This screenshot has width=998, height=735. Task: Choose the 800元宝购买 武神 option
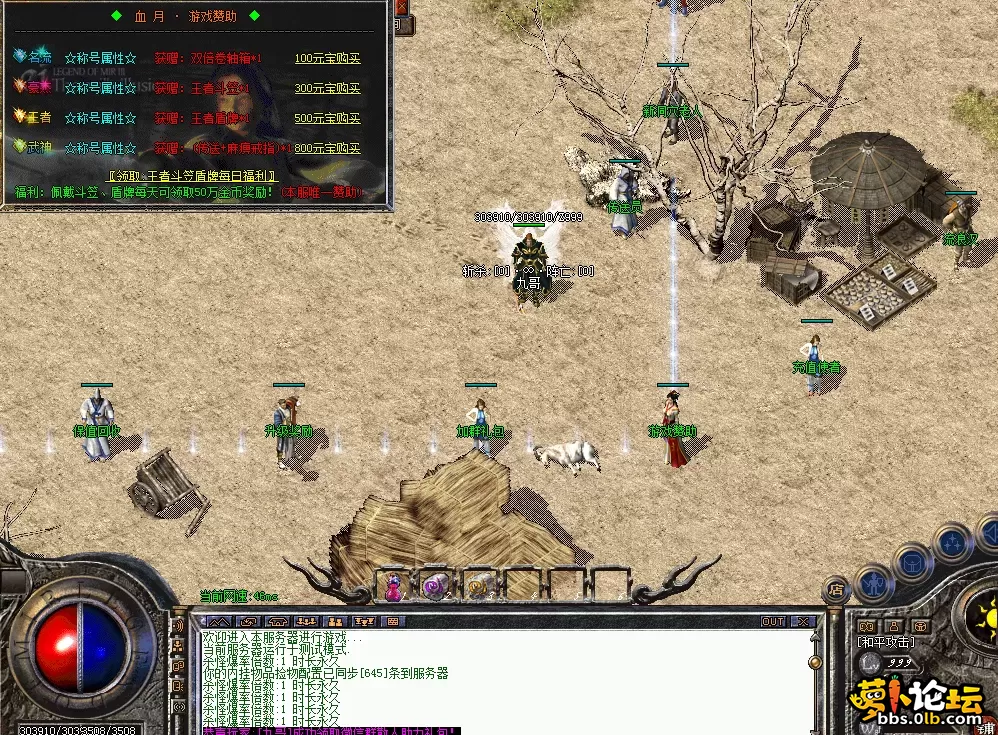(x=327, y=148)
